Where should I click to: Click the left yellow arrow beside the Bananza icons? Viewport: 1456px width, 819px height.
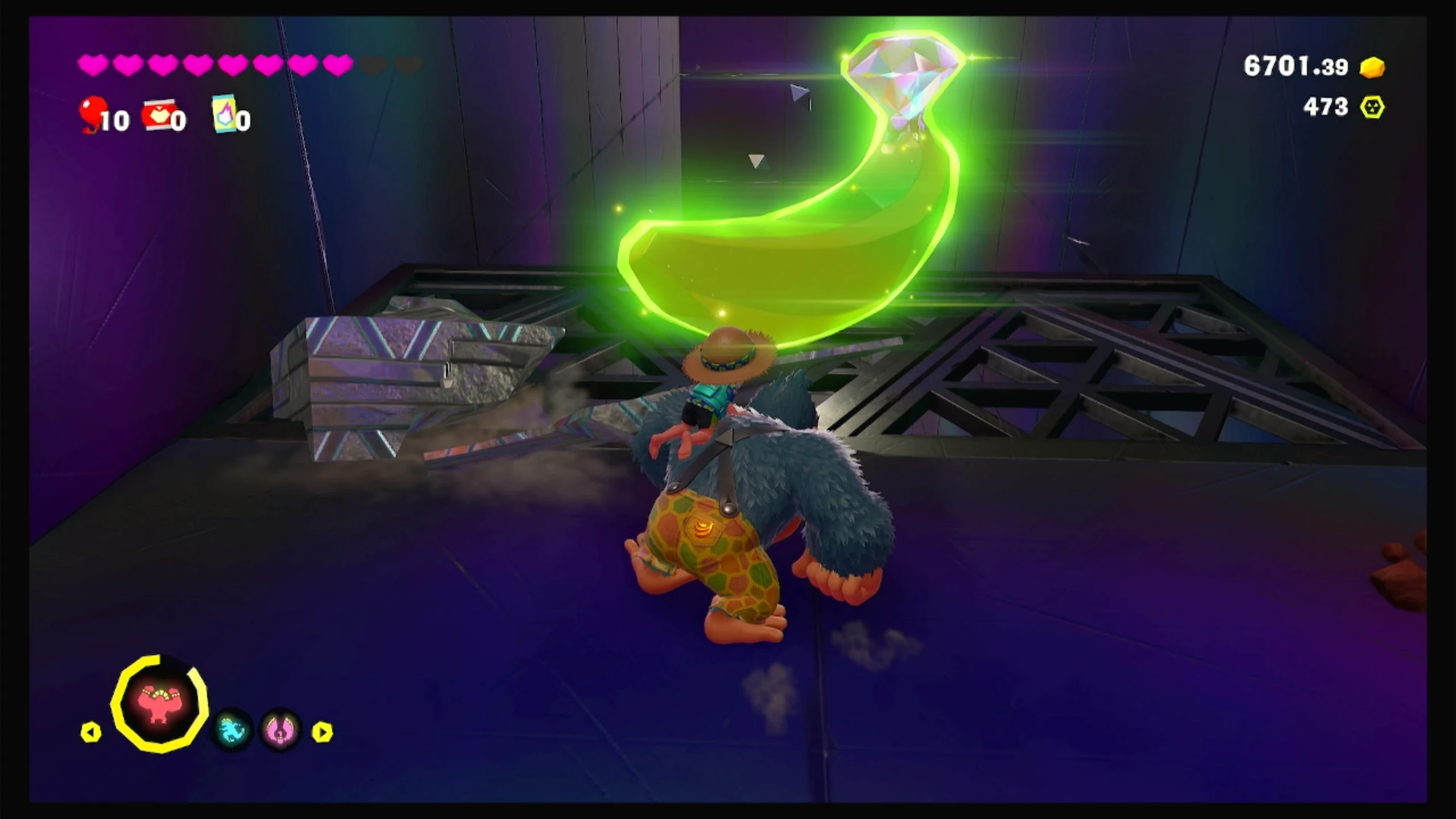(91, 732)
